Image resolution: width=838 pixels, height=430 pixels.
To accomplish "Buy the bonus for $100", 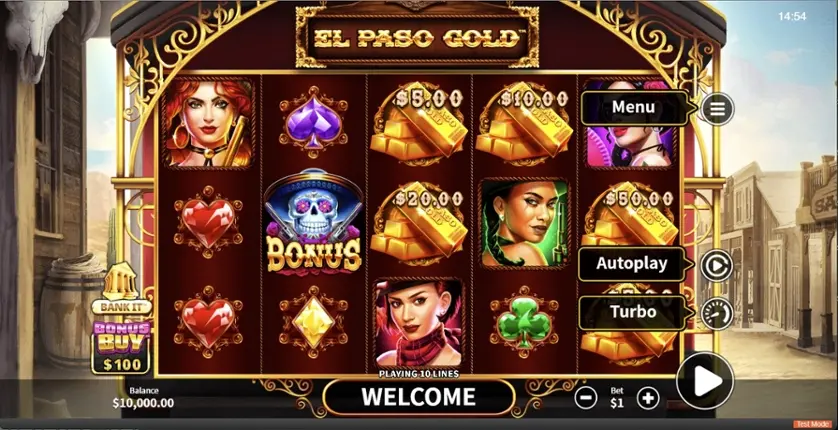I will (121, 345).
